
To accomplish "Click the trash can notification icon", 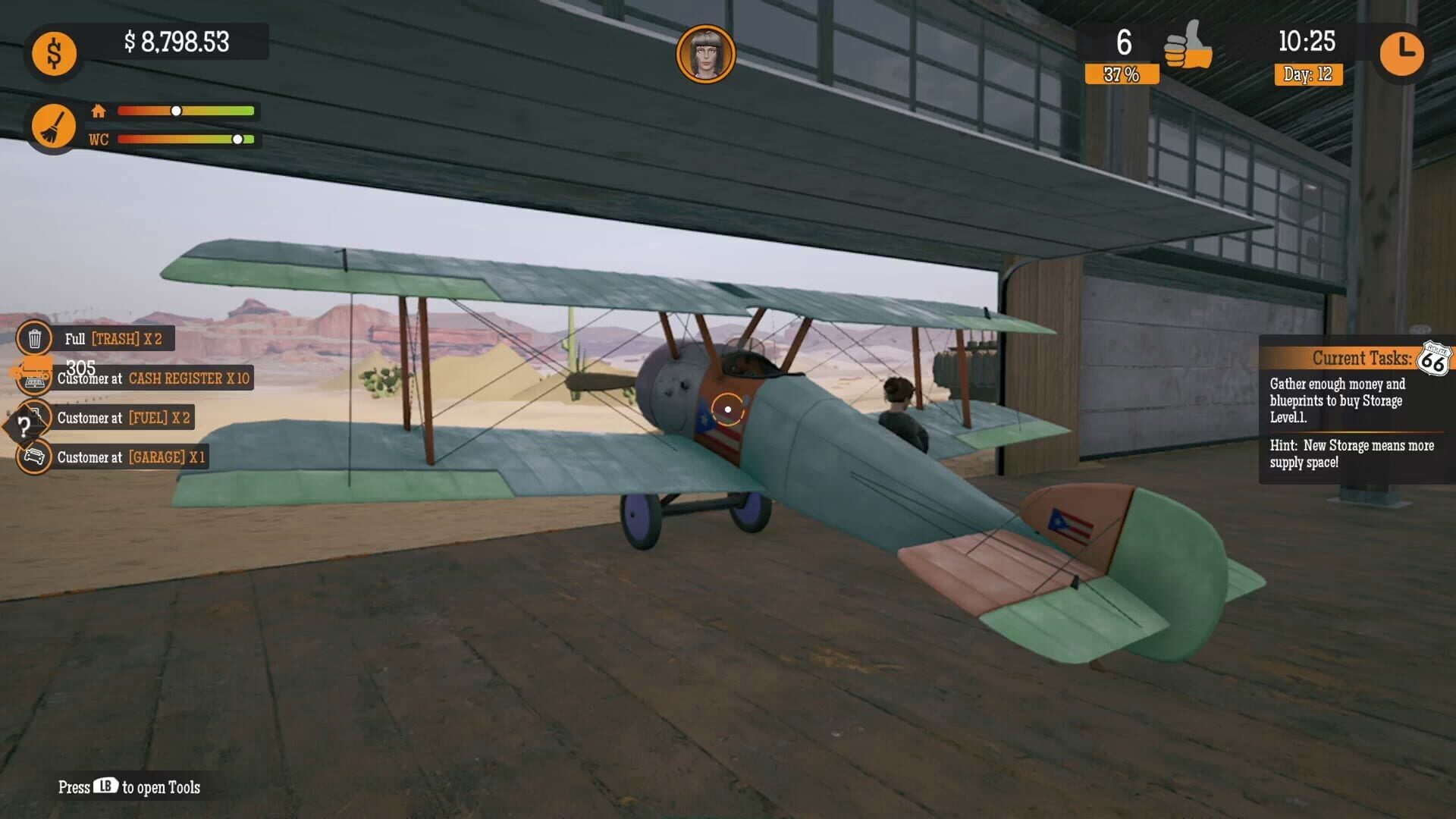I will [x=33, y=338].
